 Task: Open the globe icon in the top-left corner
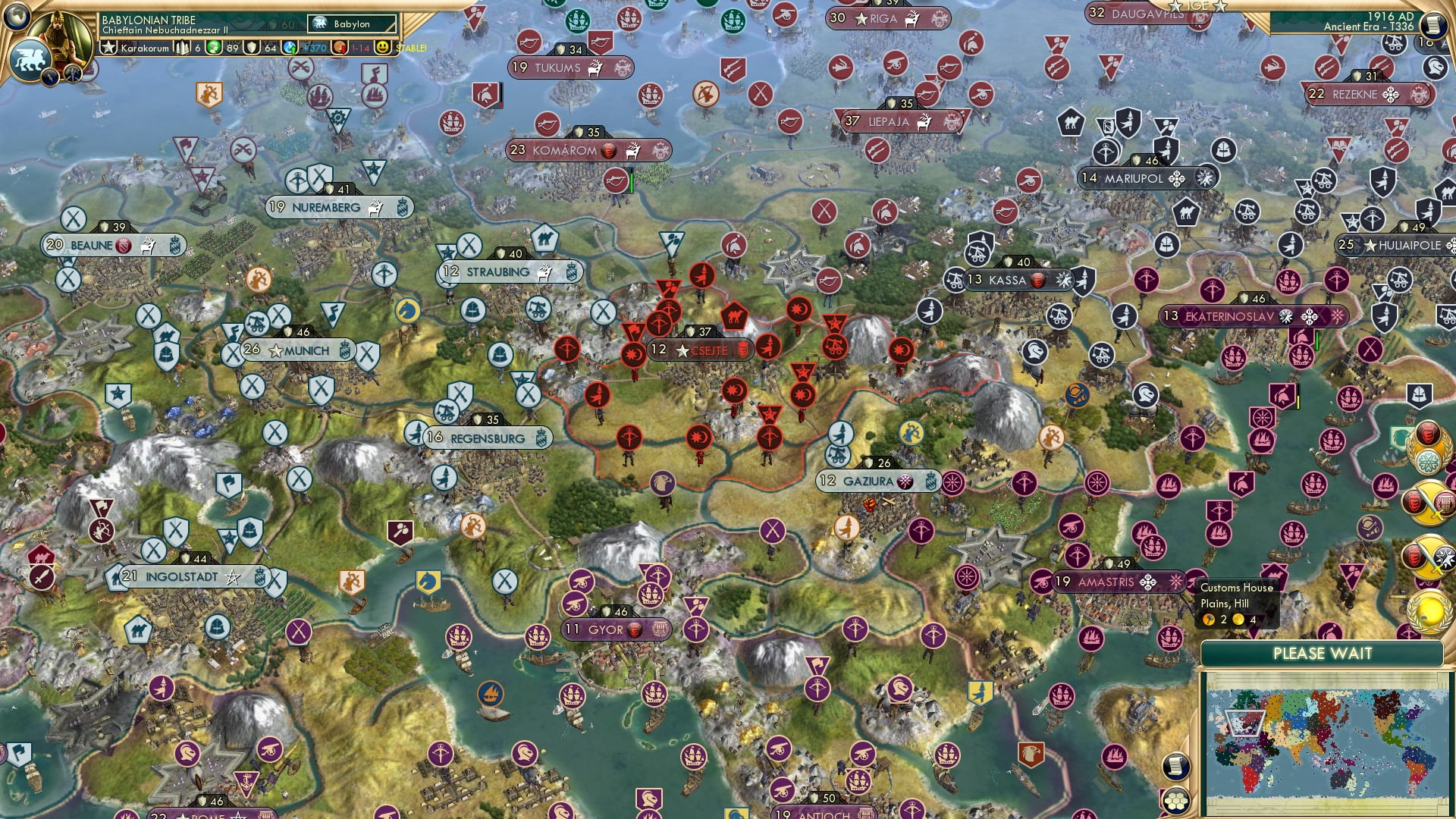16,16
